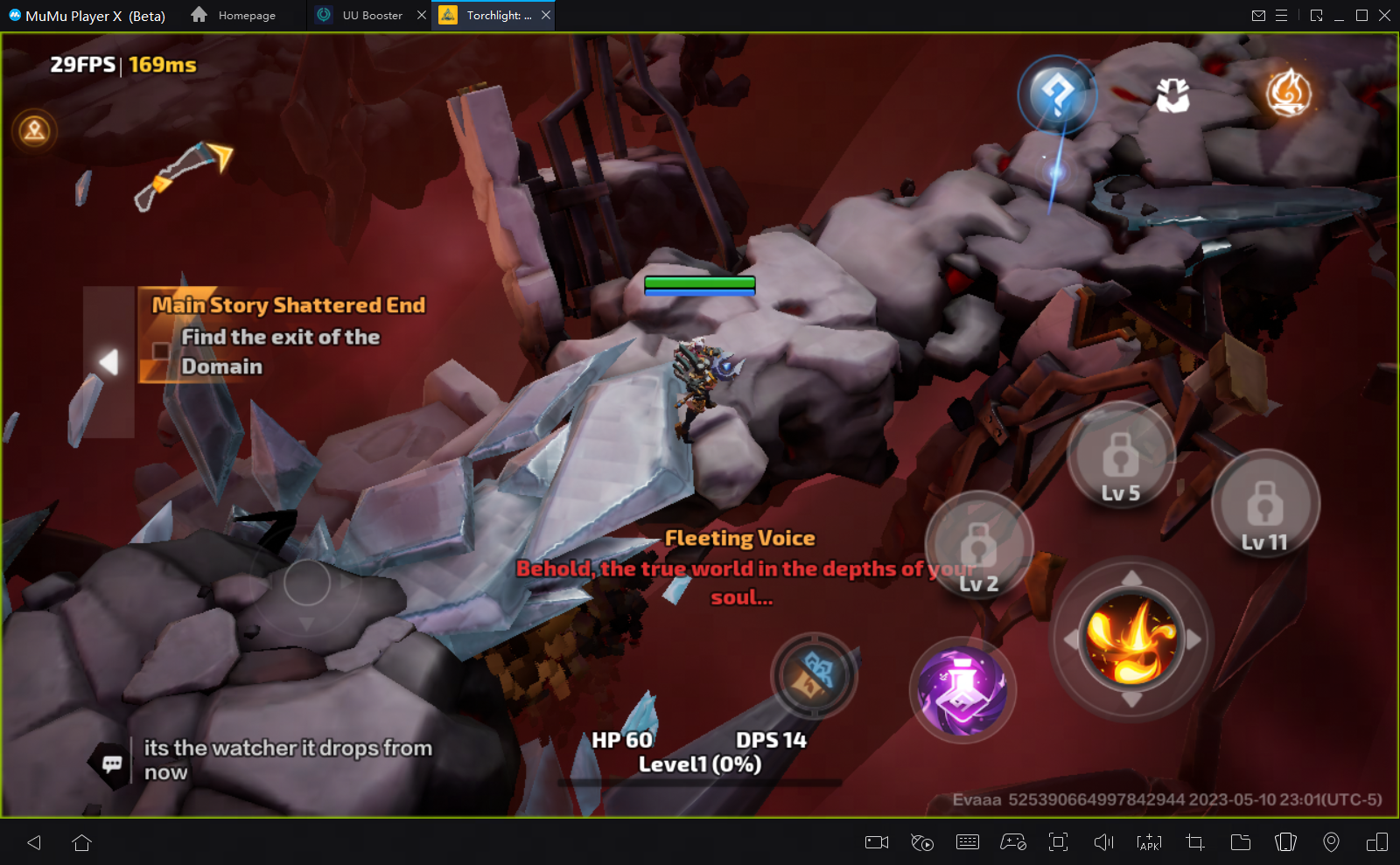Image resolution: width=1400 pixels, height=865 pixels.
Task: Open the orange map pin icon
Action: point(35,131)
